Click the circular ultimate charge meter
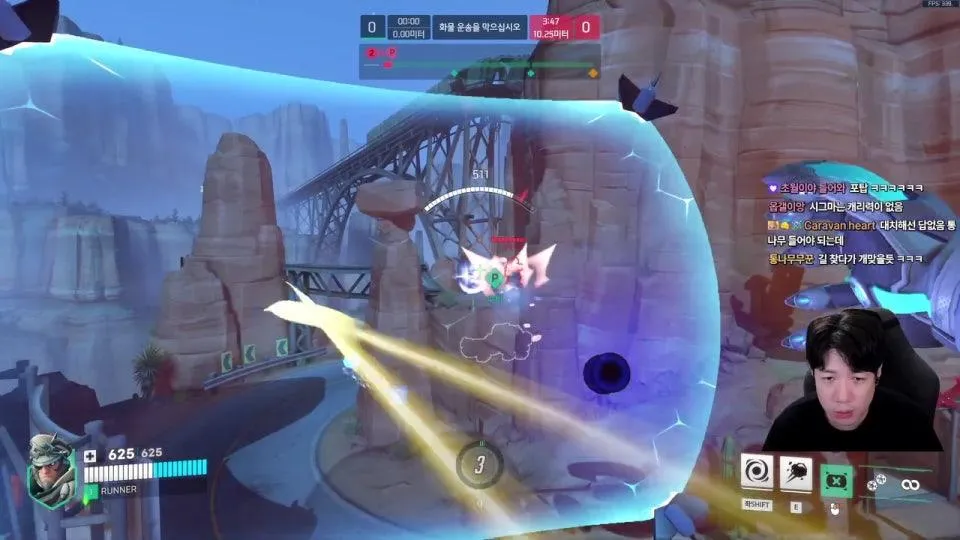The image size is (960, 540). point(479,463)
